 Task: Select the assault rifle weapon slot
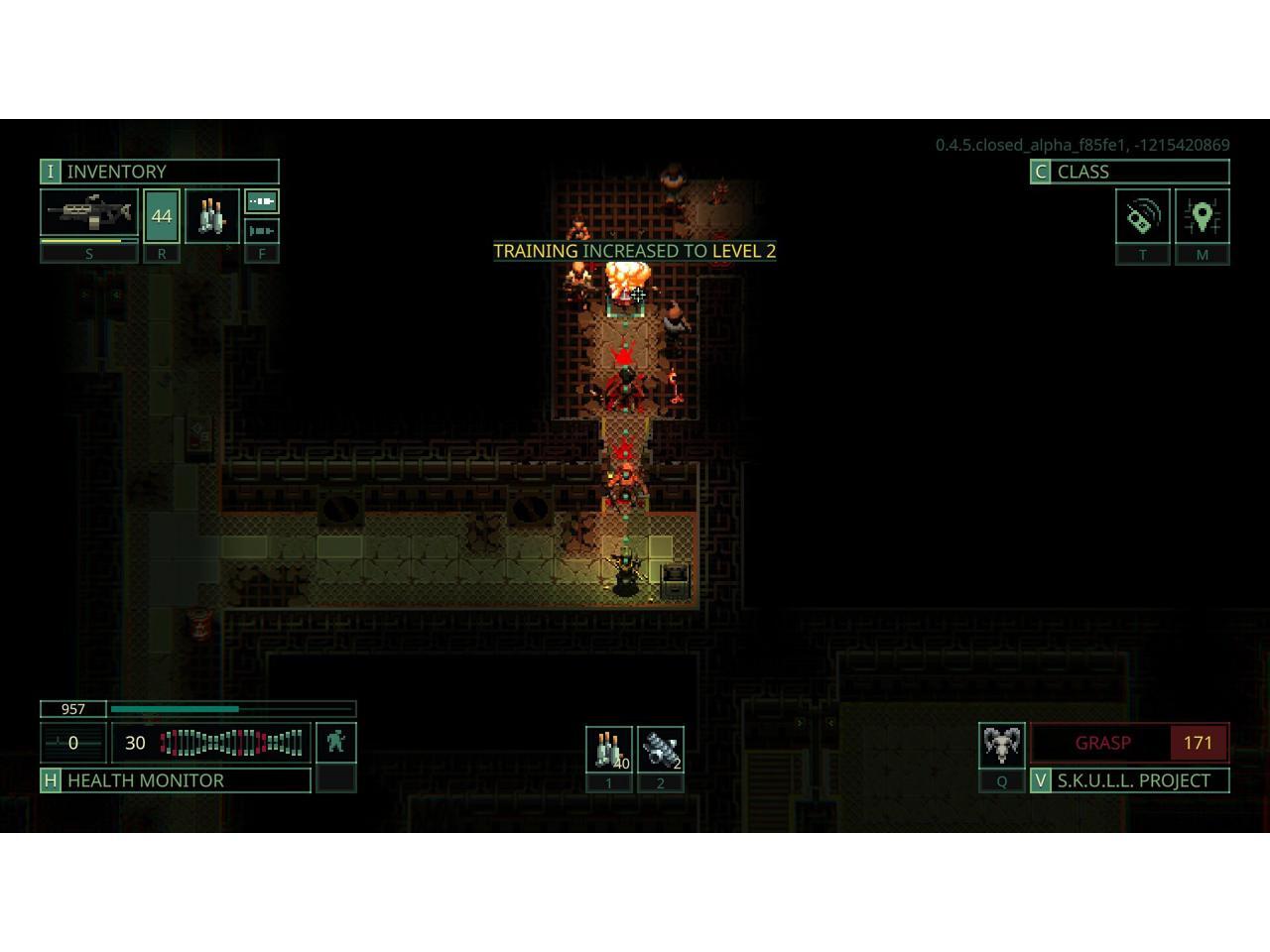(x=88, y=213)
